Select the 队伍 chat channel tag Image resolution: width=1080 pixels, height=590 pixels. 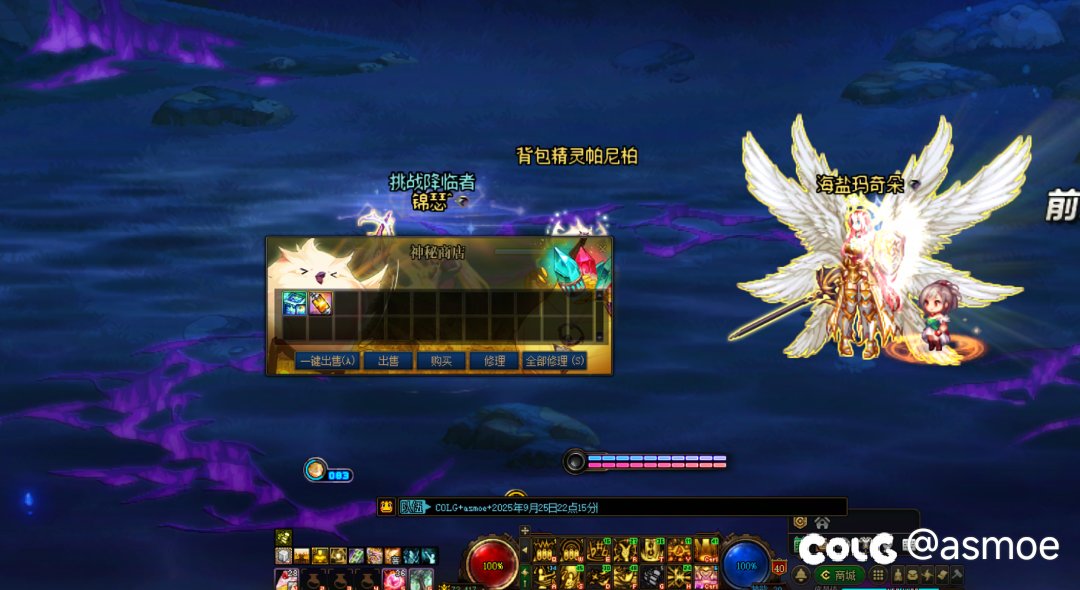click(411, 507)
